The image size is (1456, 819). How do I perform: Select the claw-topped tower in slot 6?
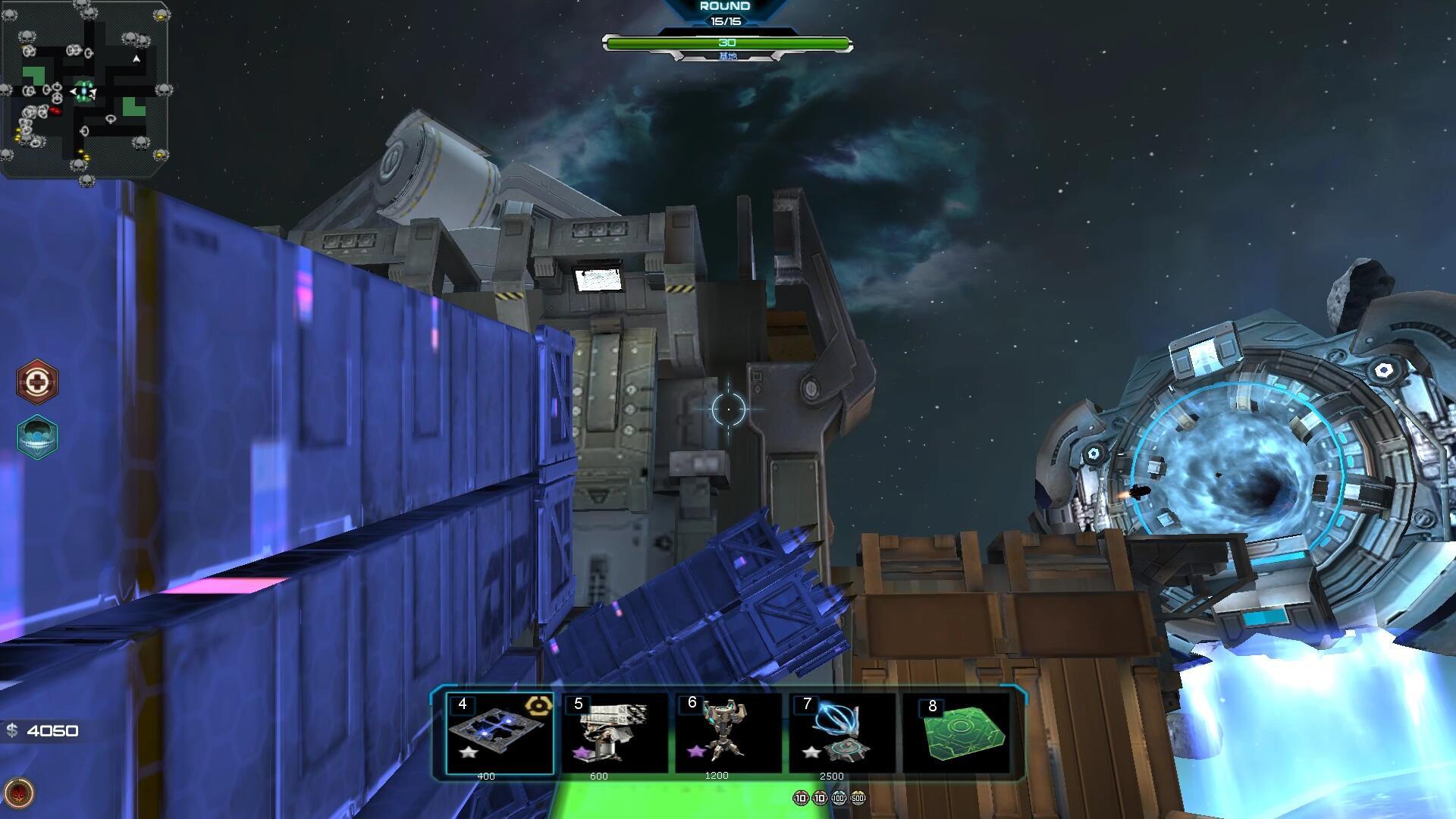[x=728, y=733]
